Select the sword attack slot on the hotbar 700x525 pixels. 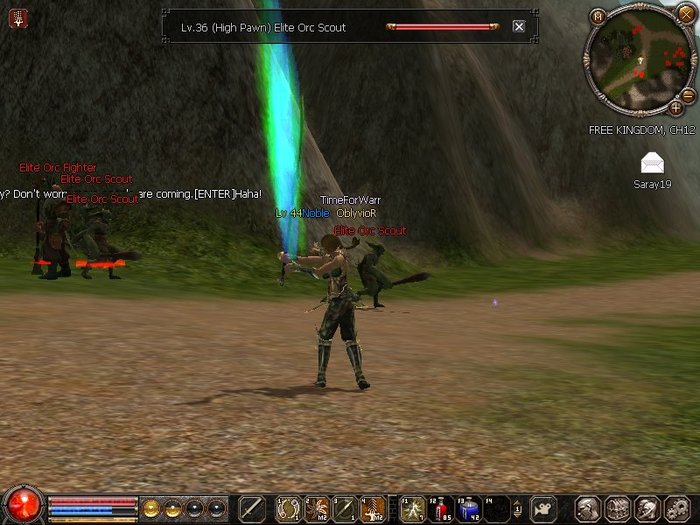click(x=251, y=508)
